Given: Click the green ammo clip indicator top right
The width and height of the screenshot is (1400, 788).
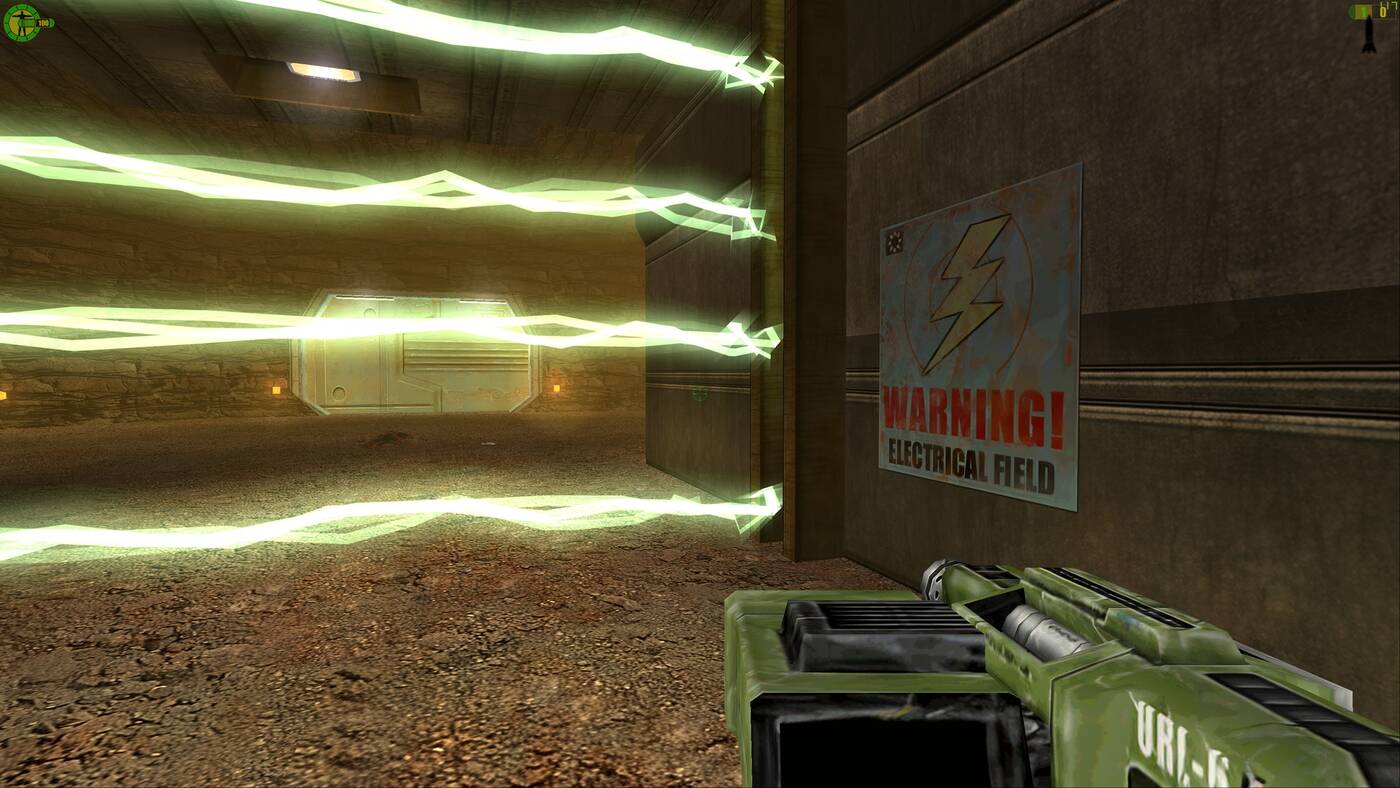Looking at the screenshot, I should pyautogui.click(x=1361, y=11).
